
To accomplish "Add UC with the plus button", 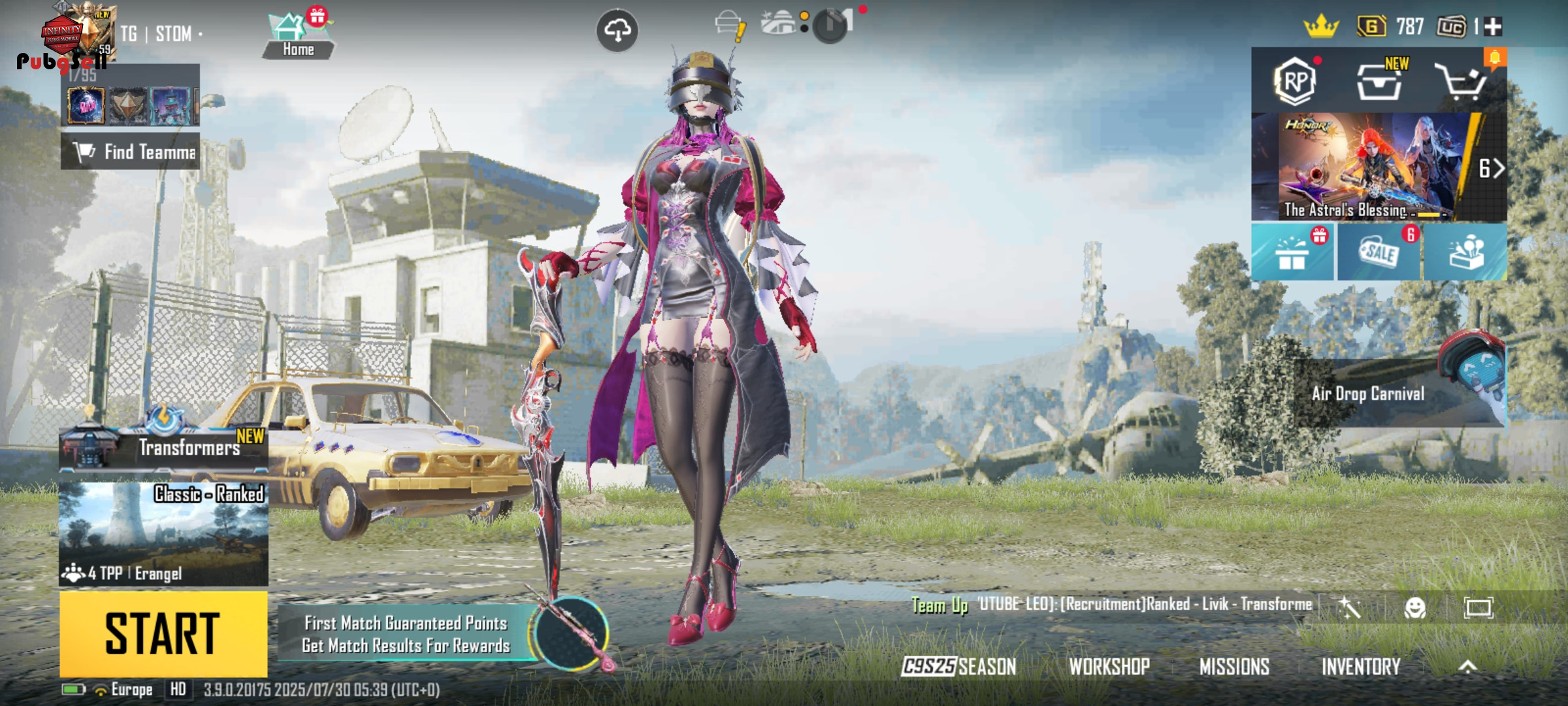I will click(x=1493, y=27).
